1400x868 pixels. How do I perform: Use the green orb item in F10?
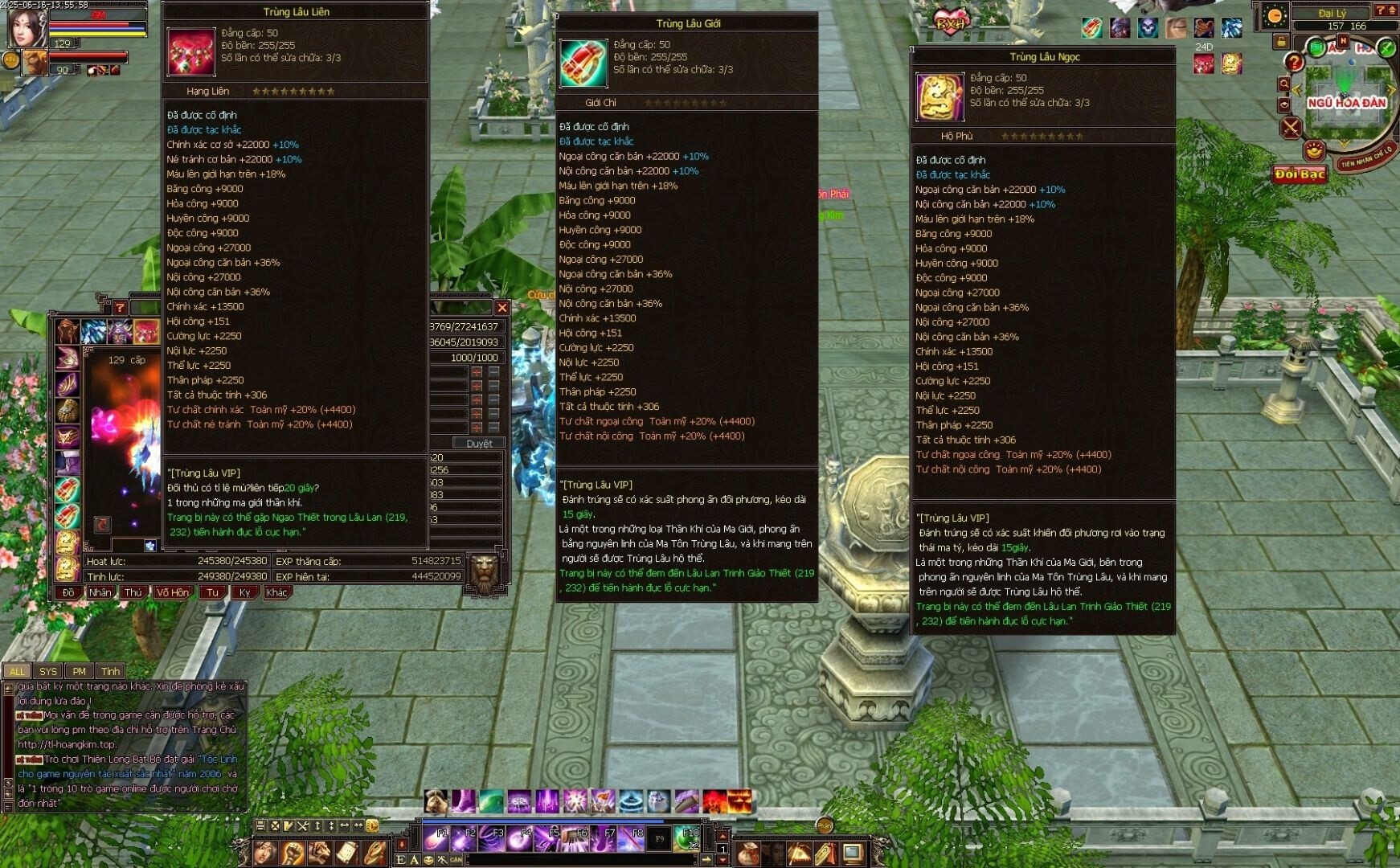pos(687,838)
